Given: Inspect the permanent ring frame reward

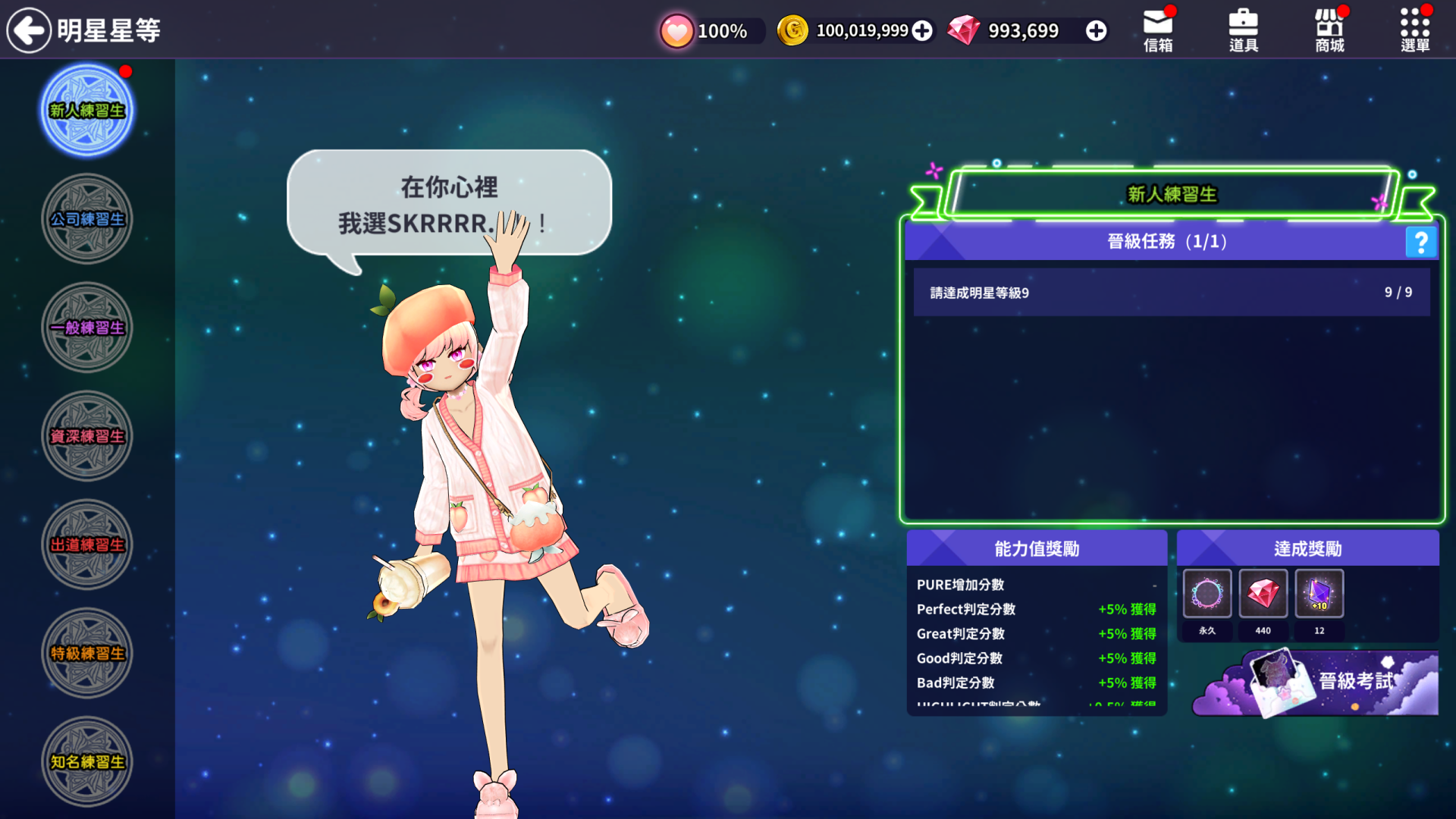Looking at the screenshot, I should pos(1207,594).
